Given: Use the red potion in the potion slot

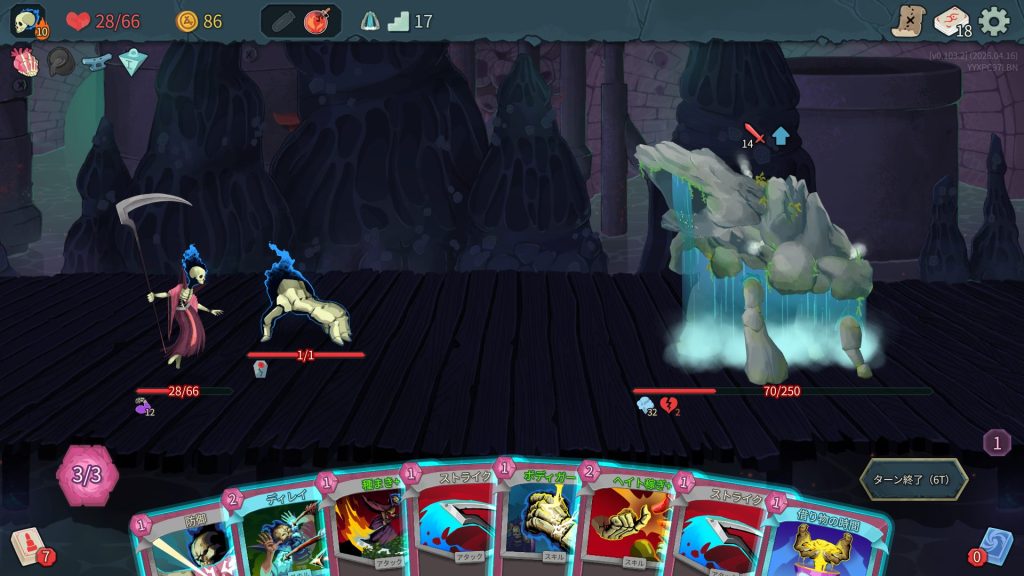Looking at the screenshot, I should (318, 21).
